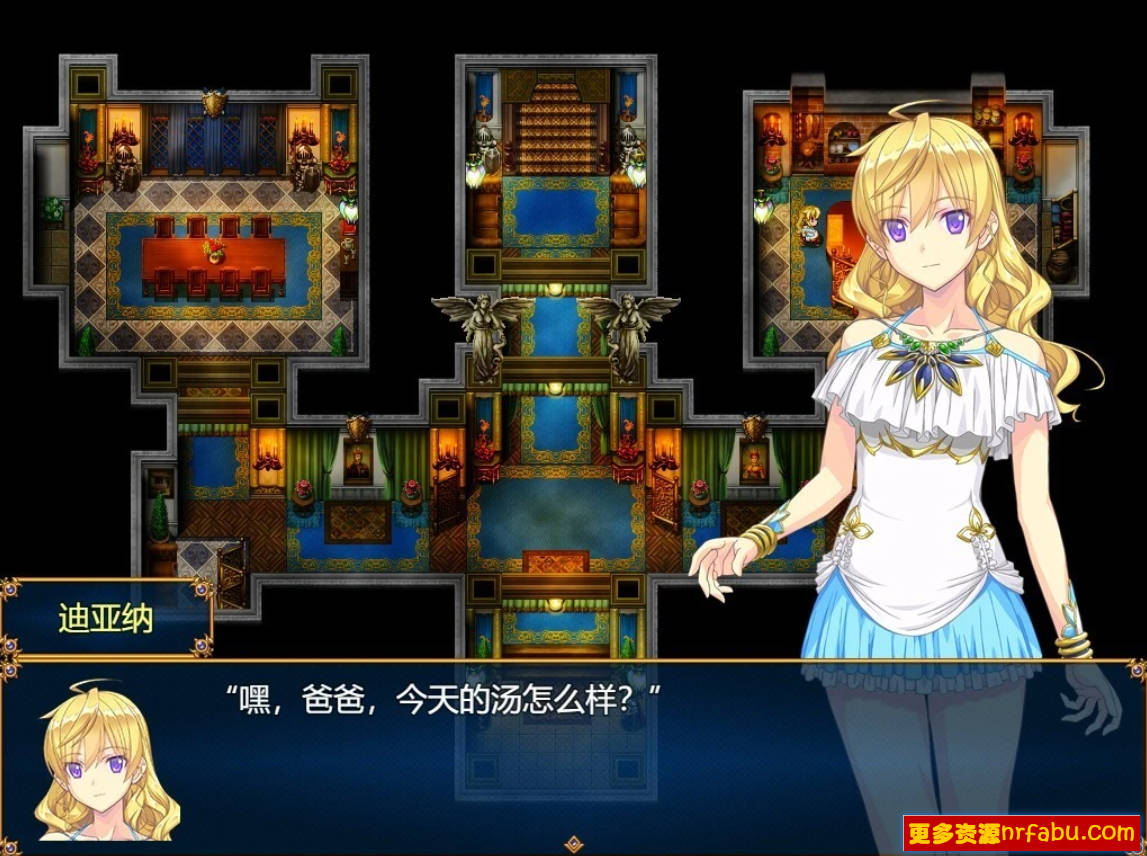Viewport: 1147px width, 856px height.
Task: Click the dialogue continue diamond indicator
Action: pos(573,843)
